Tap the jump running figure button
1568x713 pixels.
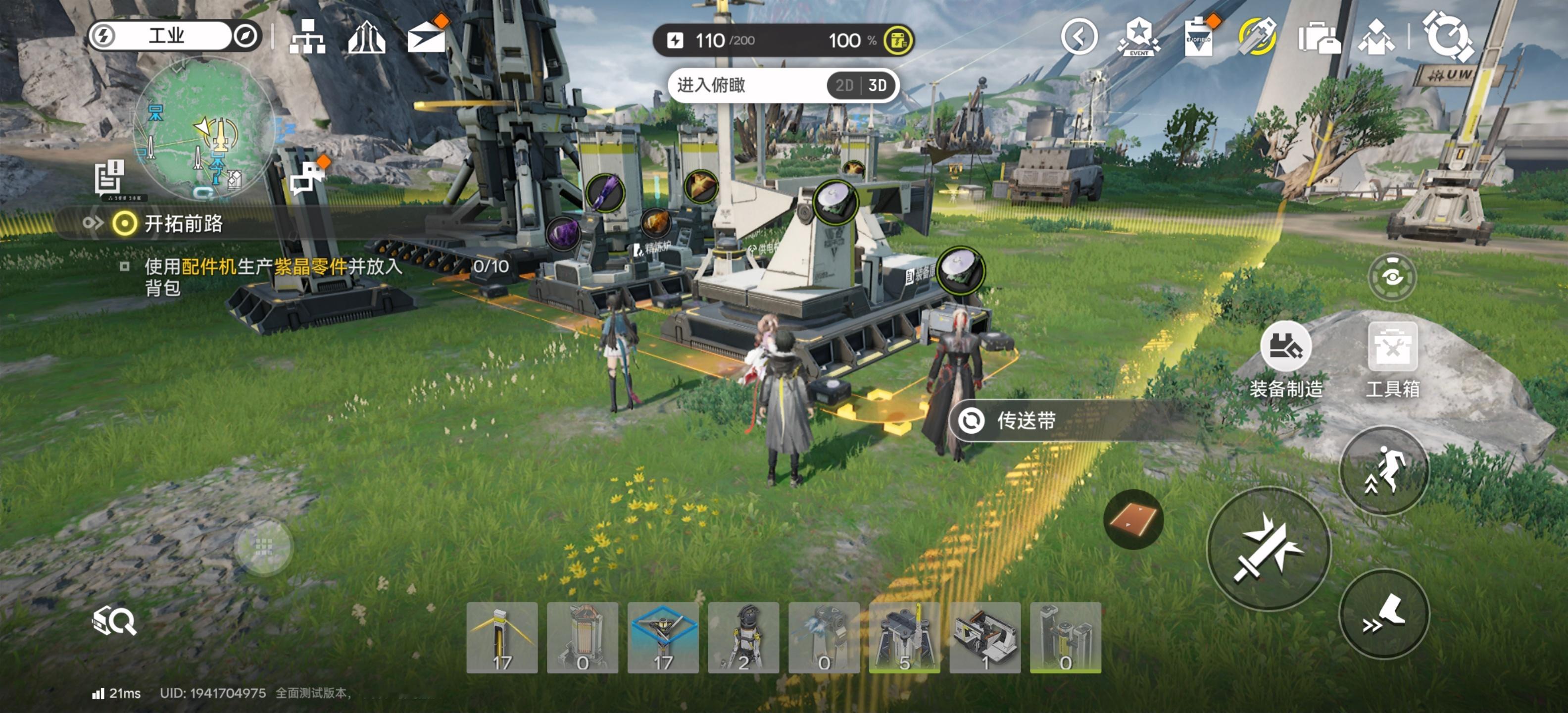click(x=1384, y=471)
